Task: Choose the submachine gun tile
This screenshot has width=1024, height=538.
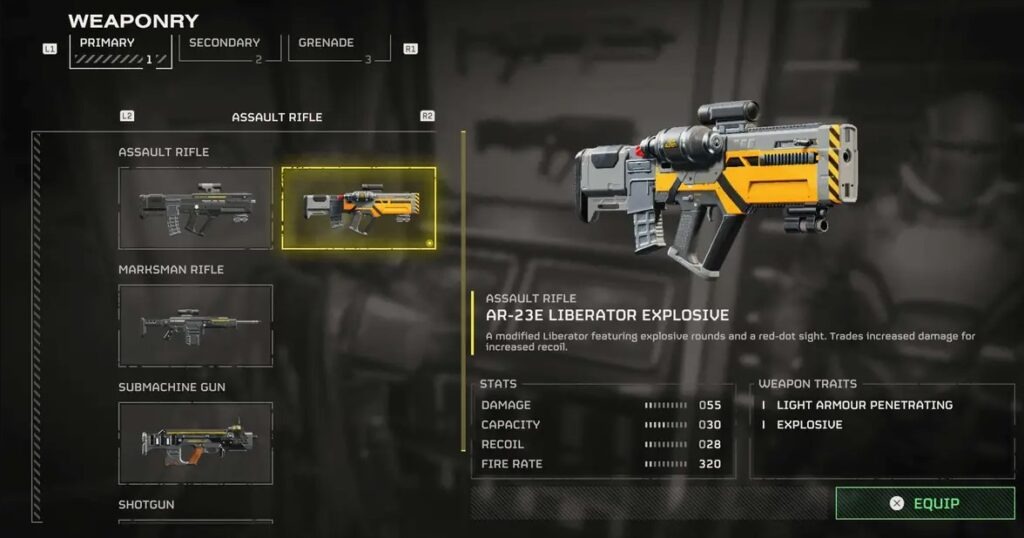Action: (196, 443)
